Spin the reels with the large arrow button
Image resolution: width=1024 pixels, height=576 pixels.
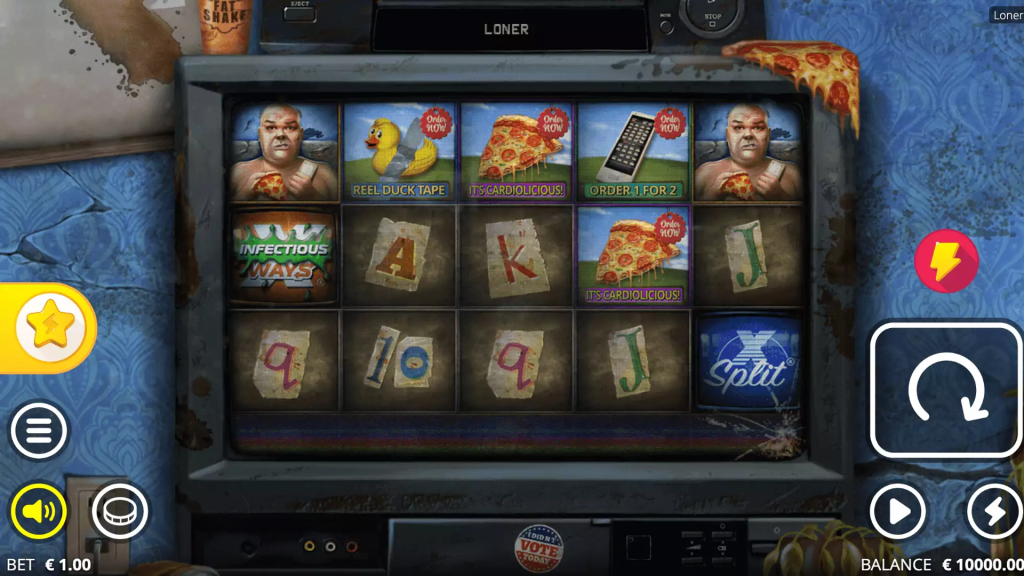click(x=946, y=389)
